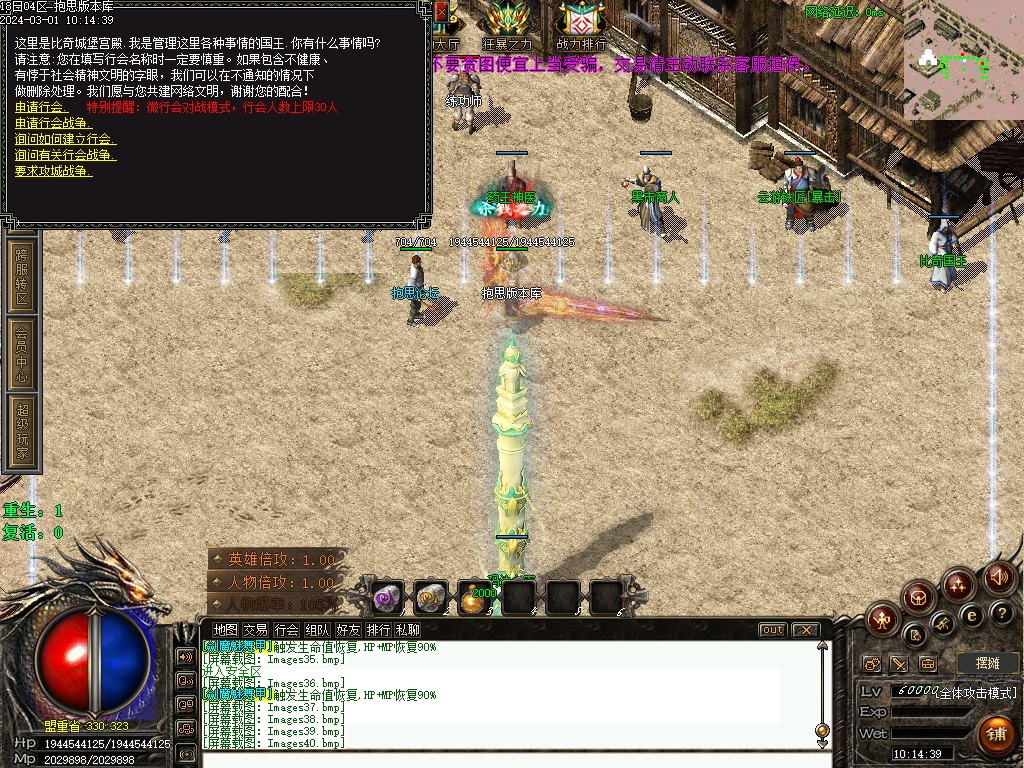
Task: Select the 申请行会战争 dialogue link
Action: click(52, 123)
